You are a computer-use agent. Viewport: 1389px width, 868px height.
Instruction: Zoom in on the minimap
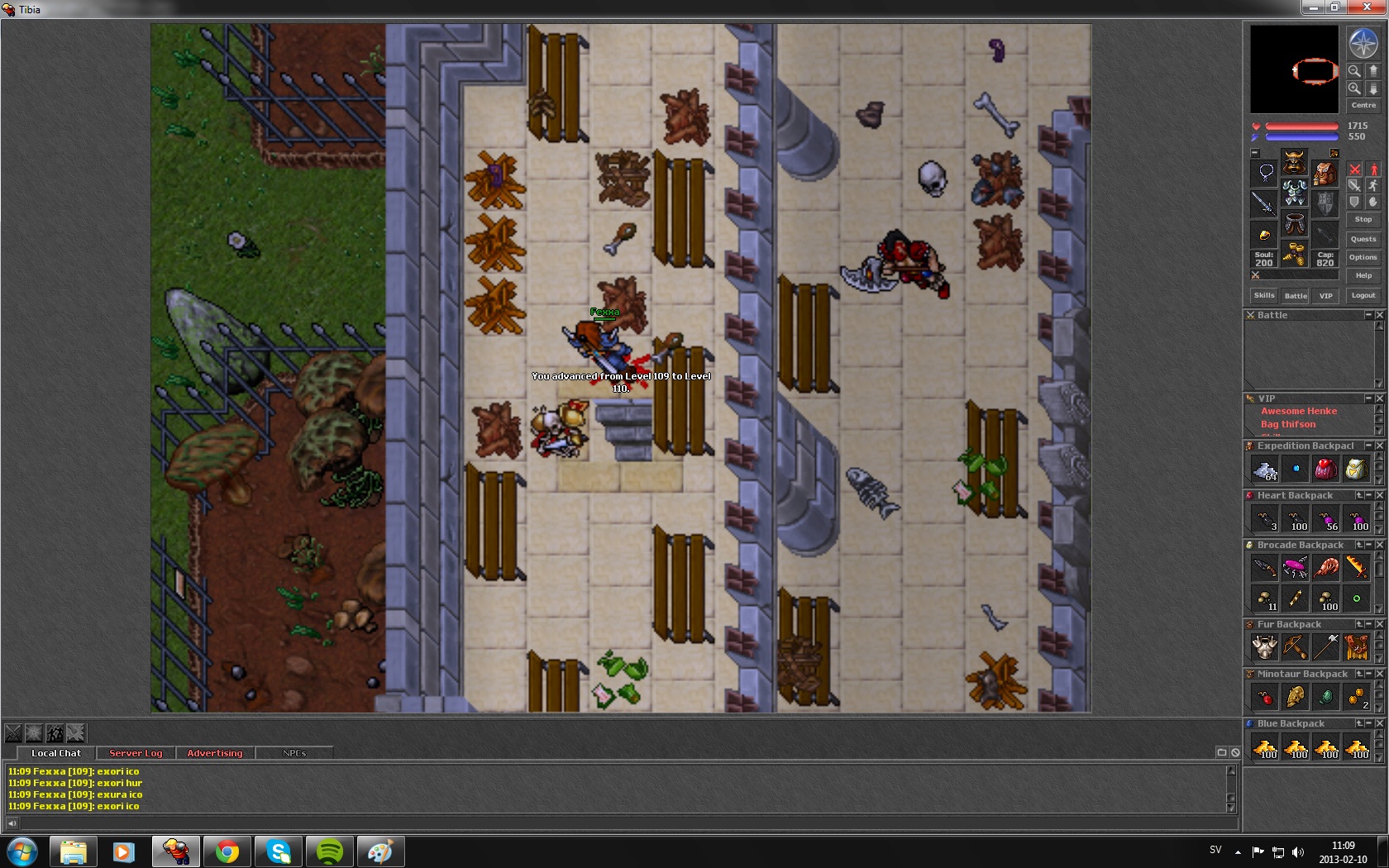(1354, 88)
